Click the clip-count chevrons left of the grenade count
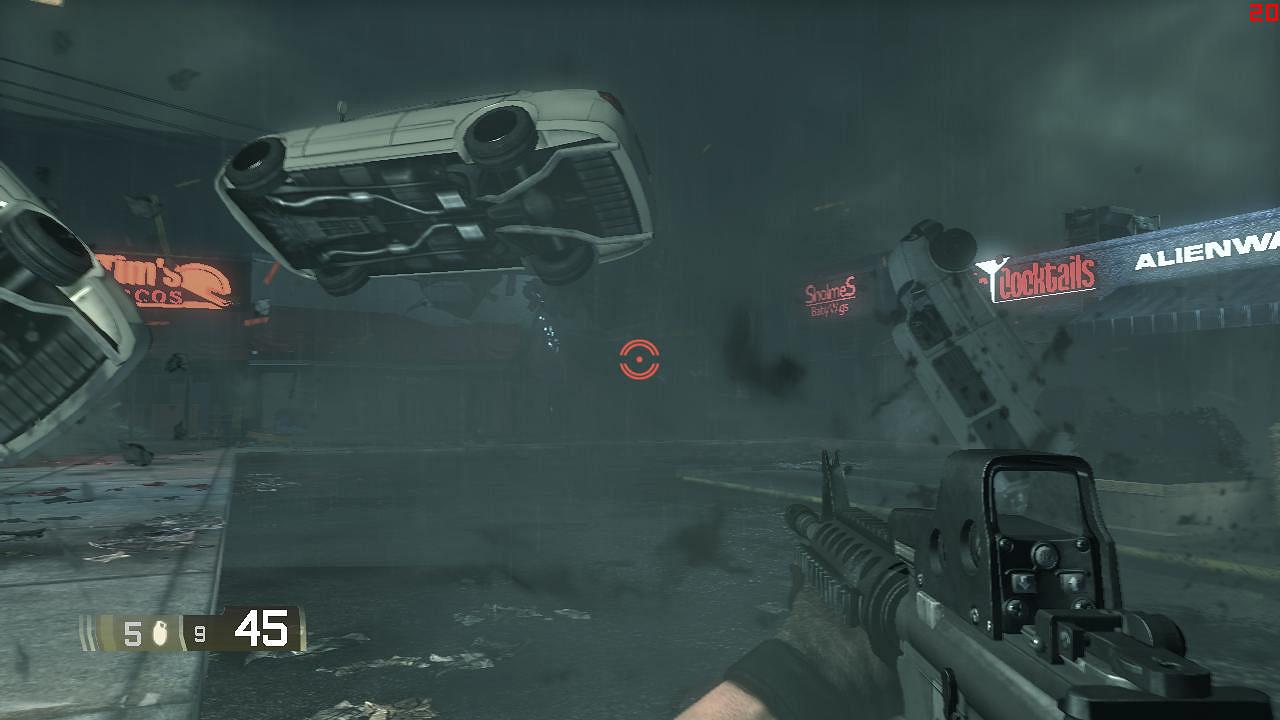1280x720 pixels. click(x=87, y=632)
